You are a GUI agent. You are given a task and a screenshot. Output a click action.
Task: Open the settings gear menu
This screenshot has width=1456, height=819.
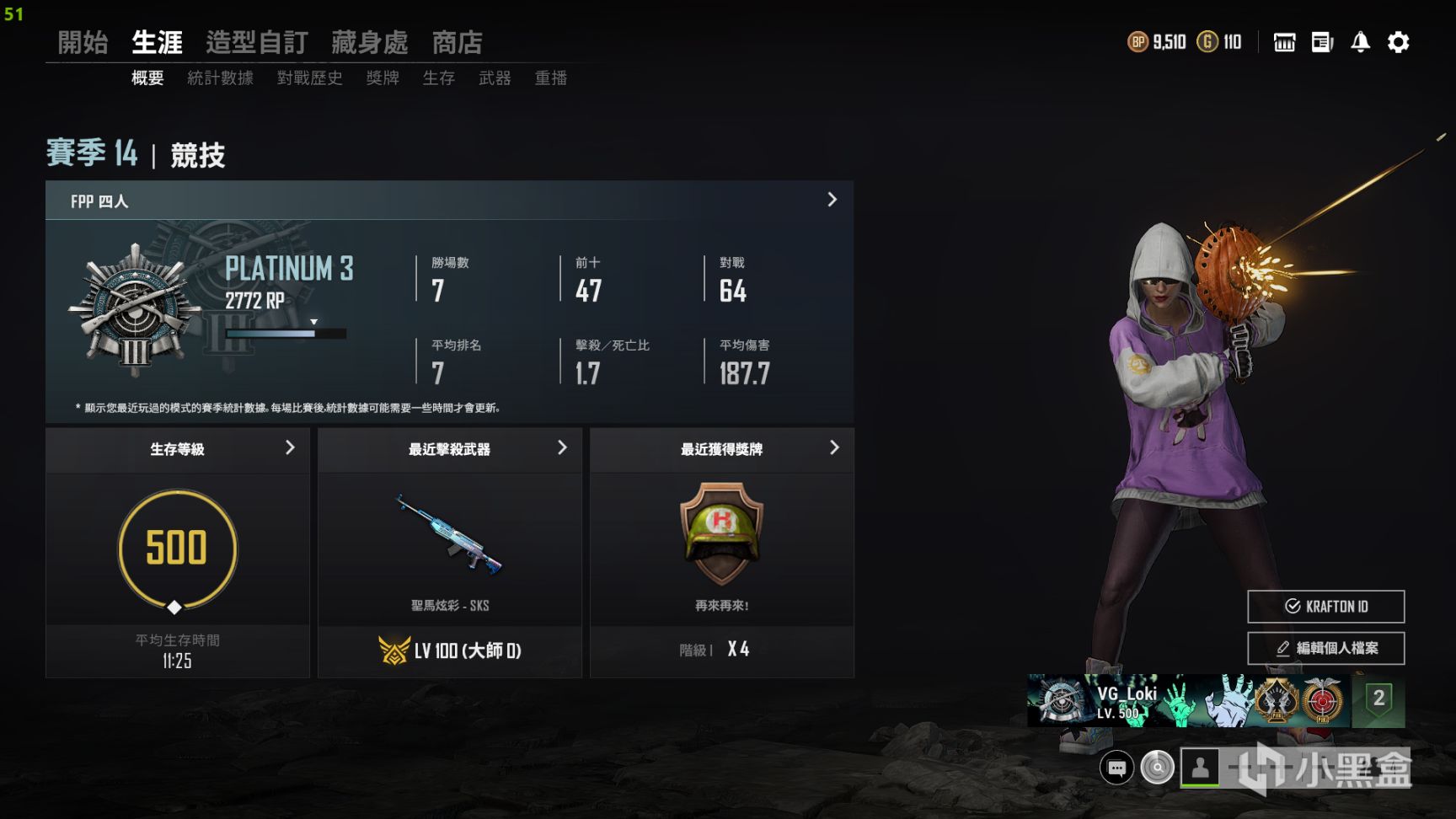click(1398, 42)
